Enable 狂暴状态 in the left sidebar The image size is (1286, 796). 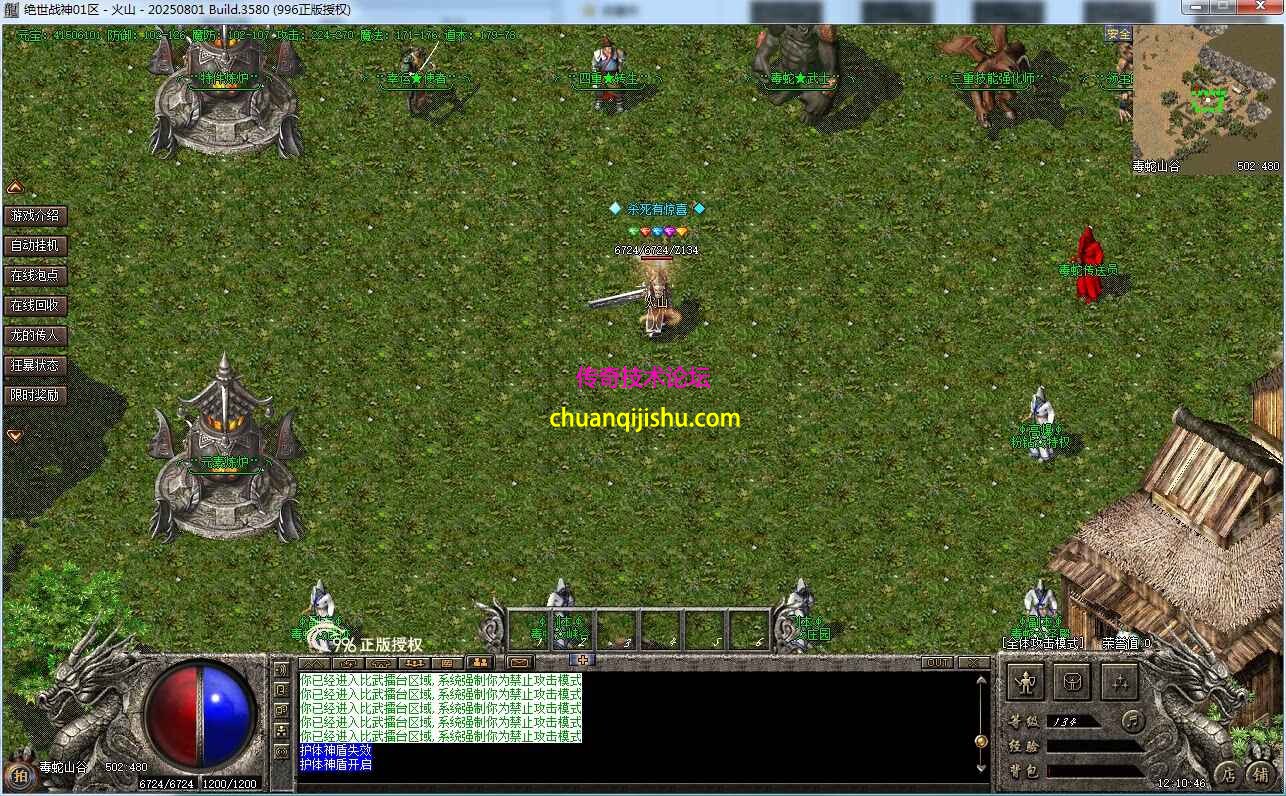pos(35,365)
